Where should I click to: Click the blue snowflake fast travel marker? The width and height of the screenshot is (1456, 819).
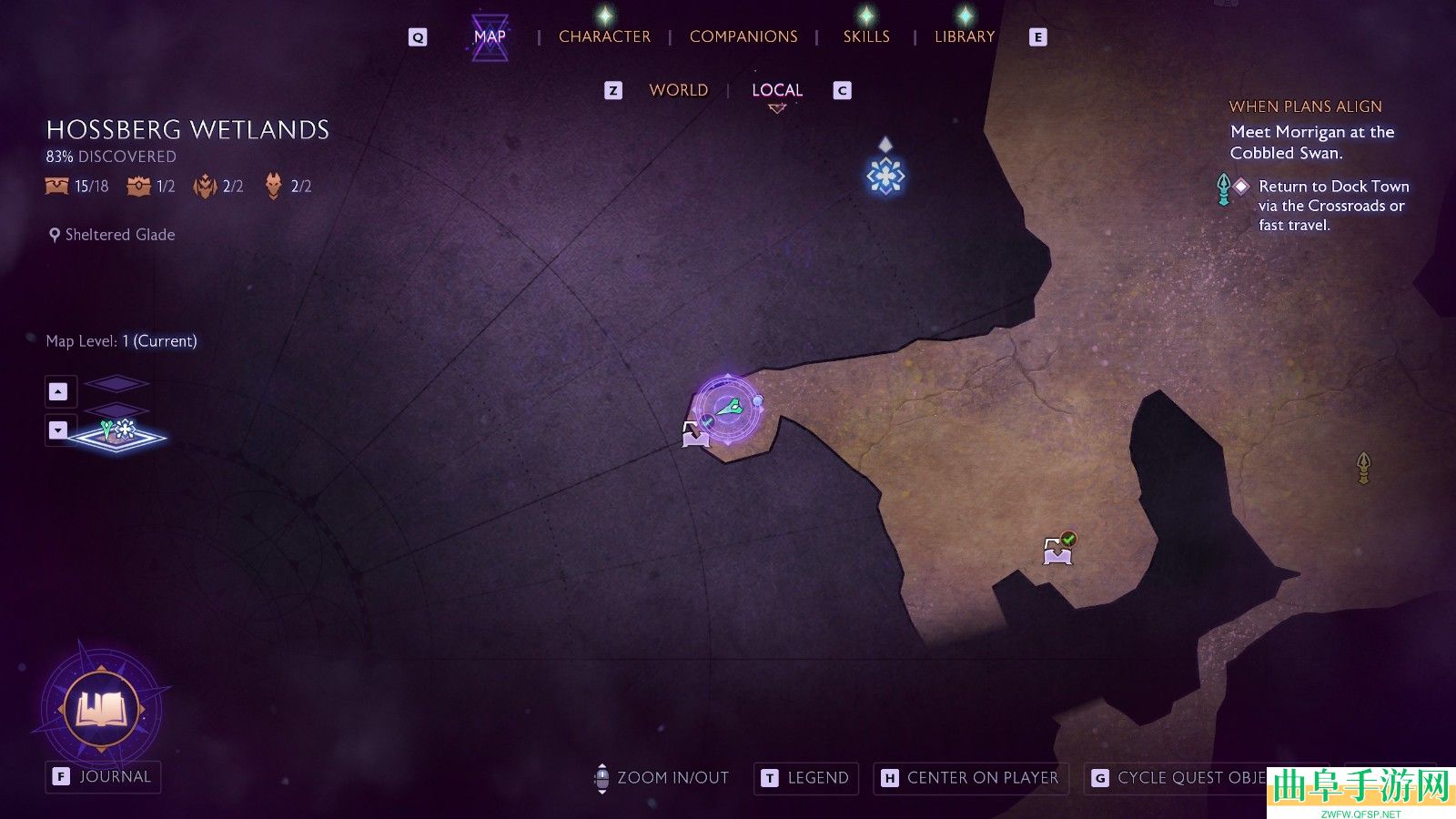(x=885, y=176)
